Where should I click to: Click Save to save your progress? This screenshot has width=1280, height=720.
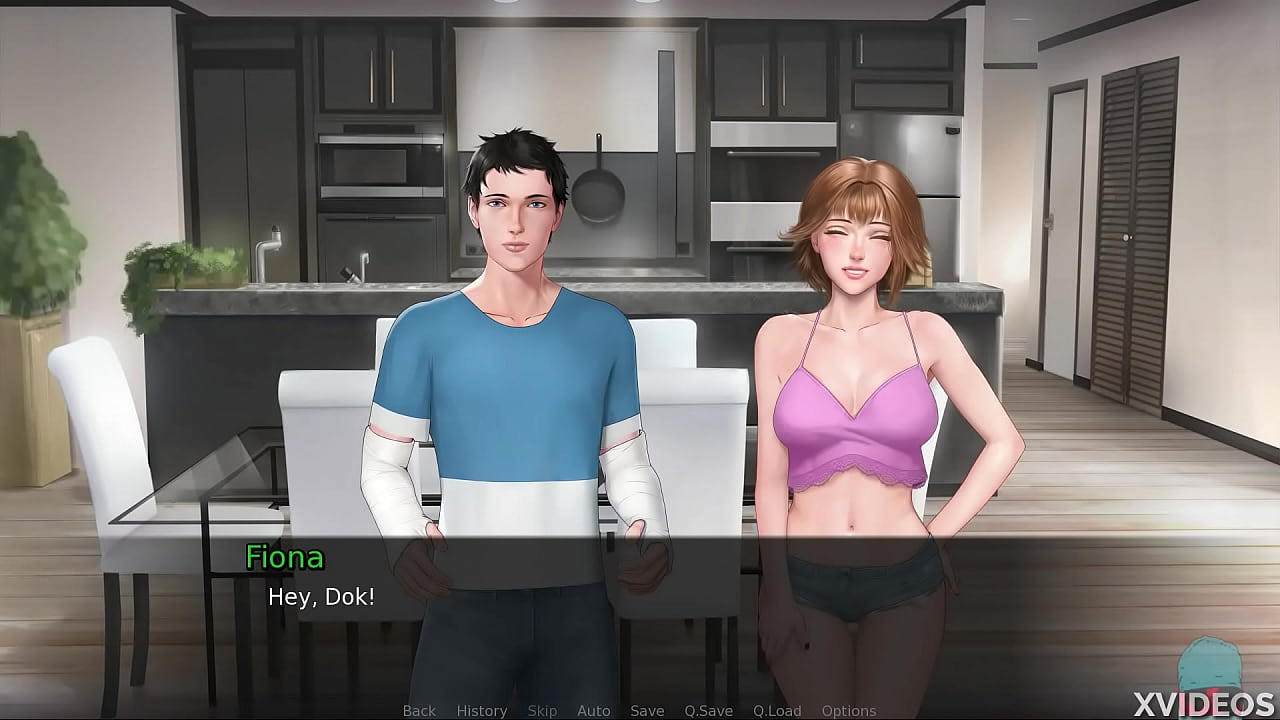646,710
